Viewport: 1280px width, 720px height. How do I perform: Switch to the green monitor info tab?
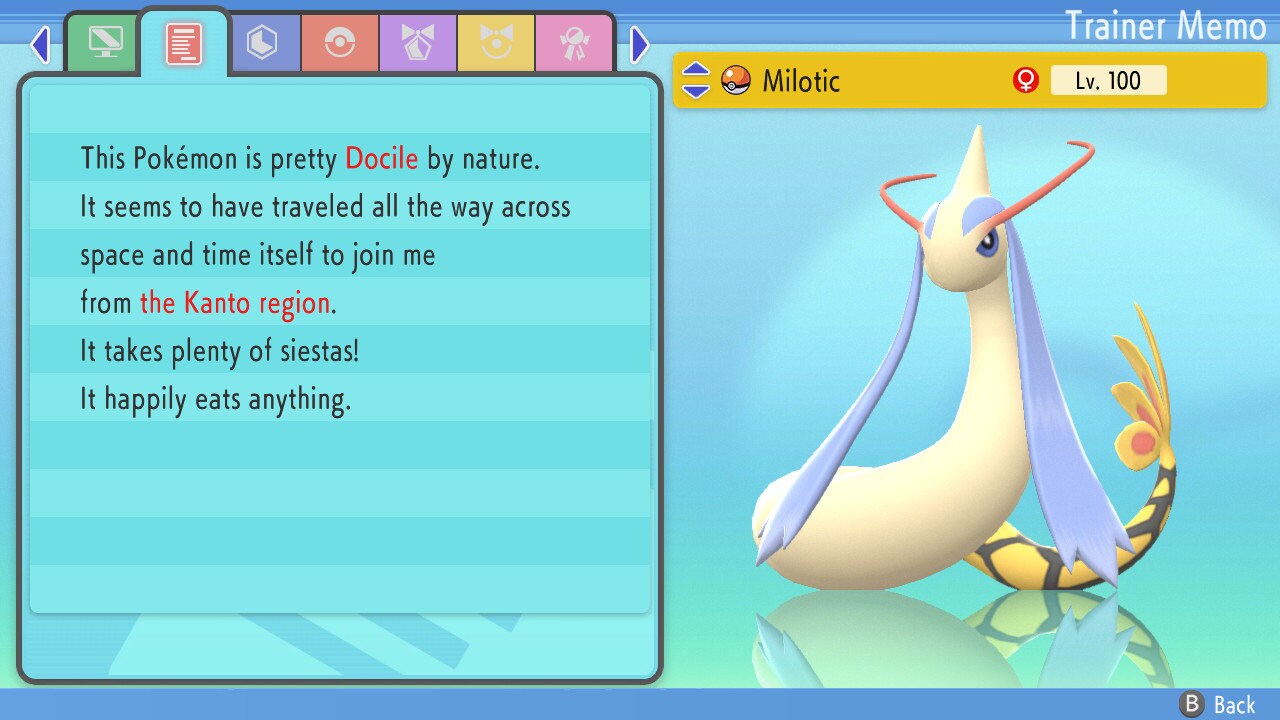click(x=105, y=43)
